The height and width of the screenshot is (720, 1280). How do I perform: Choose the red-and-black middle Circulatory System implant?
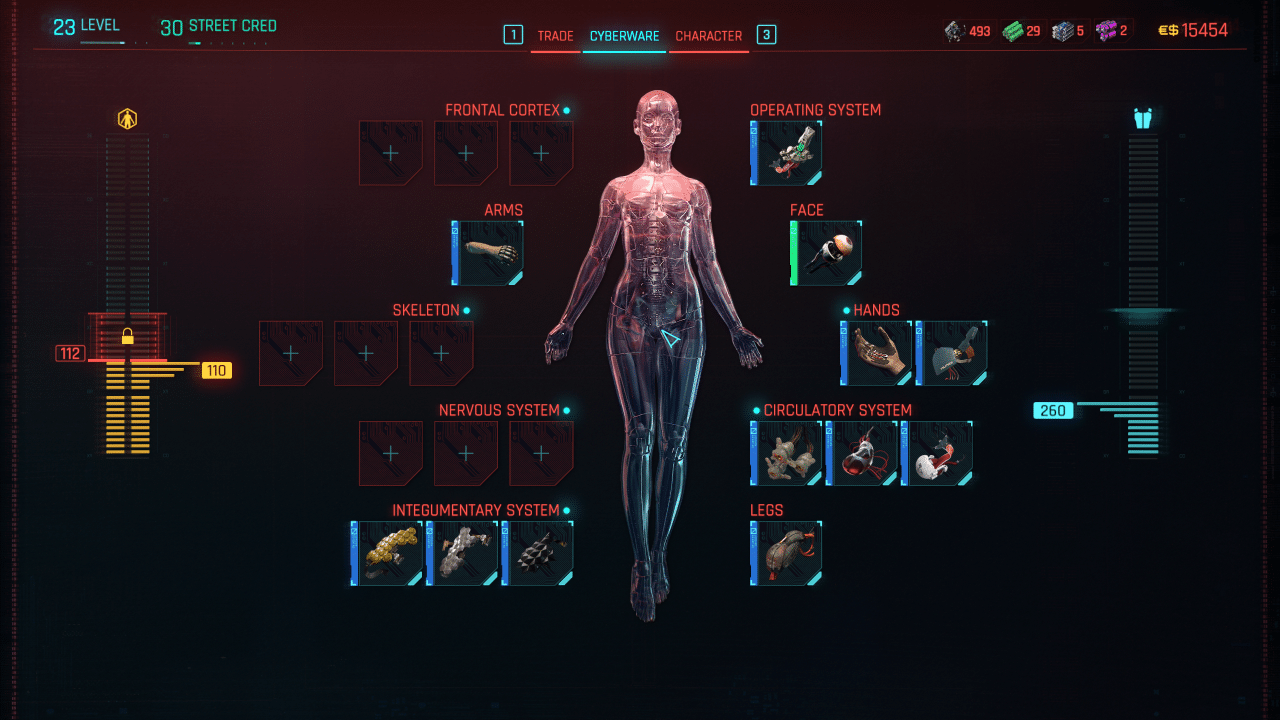pos(862,453)
